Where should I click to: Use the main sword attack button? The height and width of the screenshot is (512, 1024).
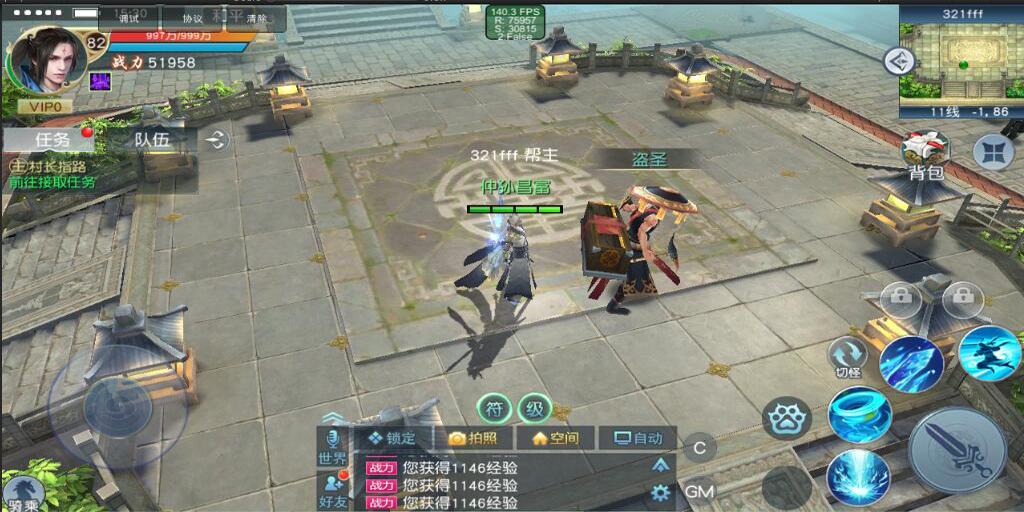tap(957, 450)
